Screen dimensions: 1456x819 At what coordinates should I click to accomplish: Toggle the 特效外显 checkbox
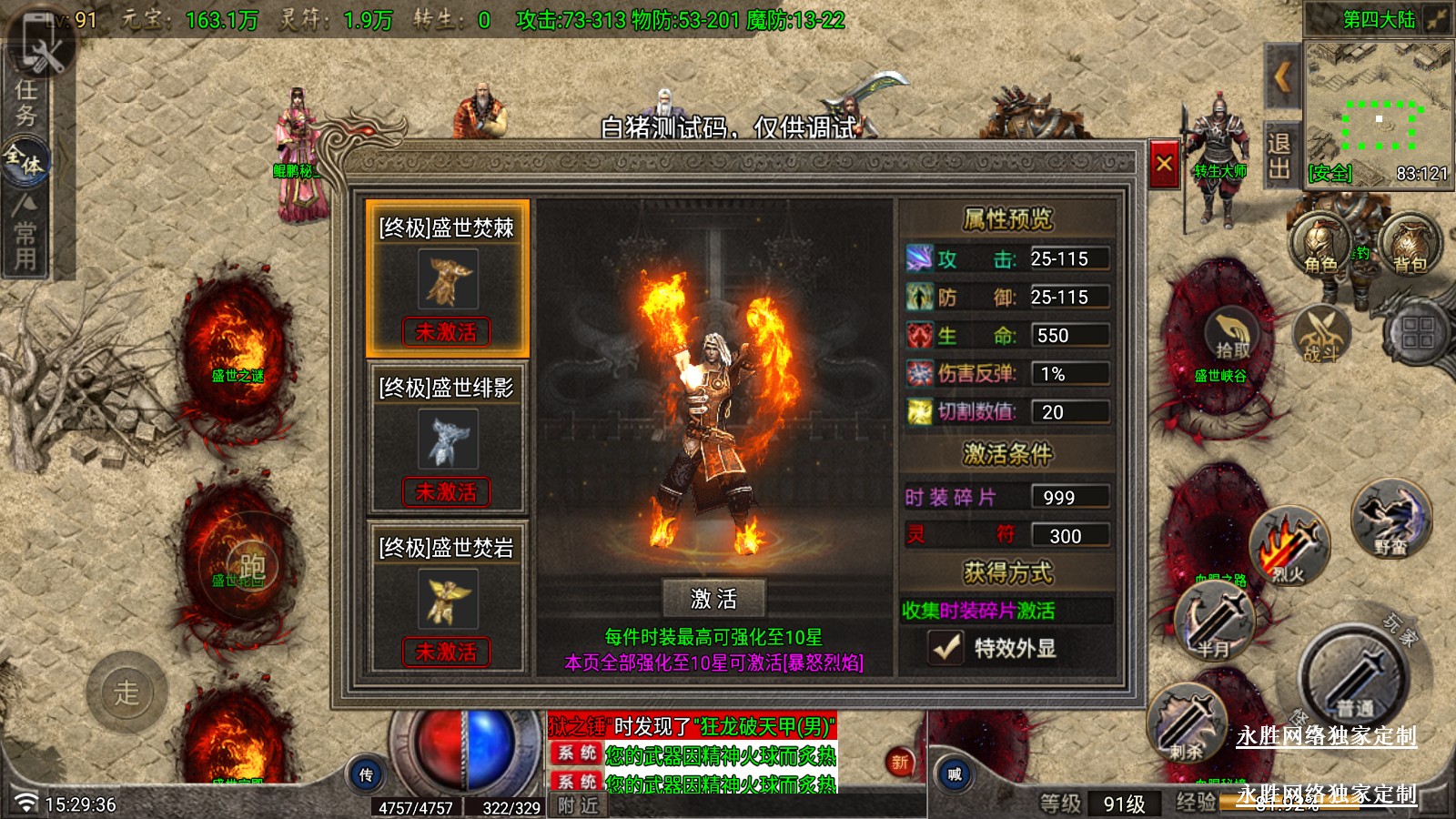(x=946, y=647)
